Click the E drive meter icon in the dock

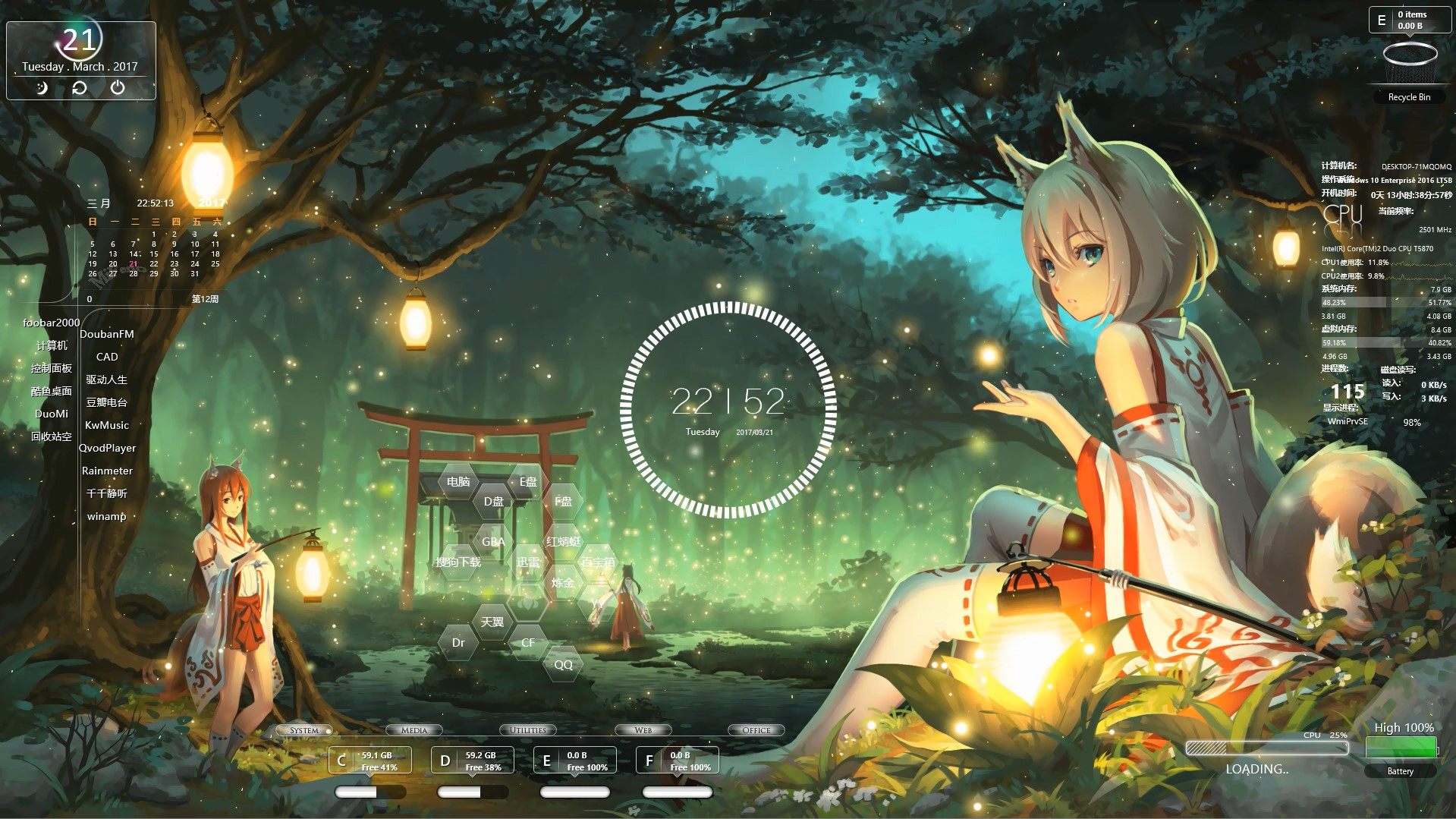click(x=548, y=759)
